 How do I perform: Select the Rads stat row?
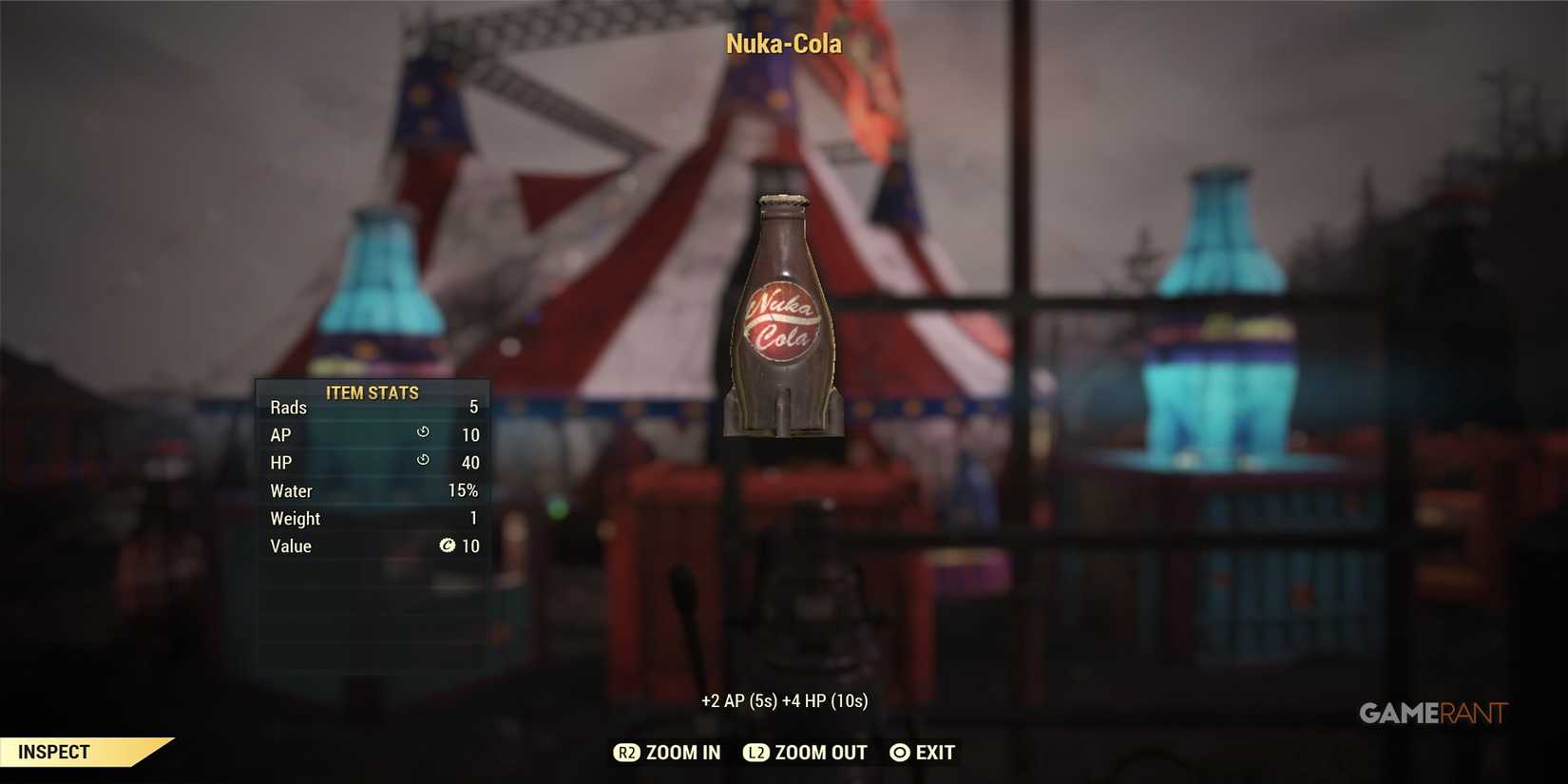coord(371,407)
